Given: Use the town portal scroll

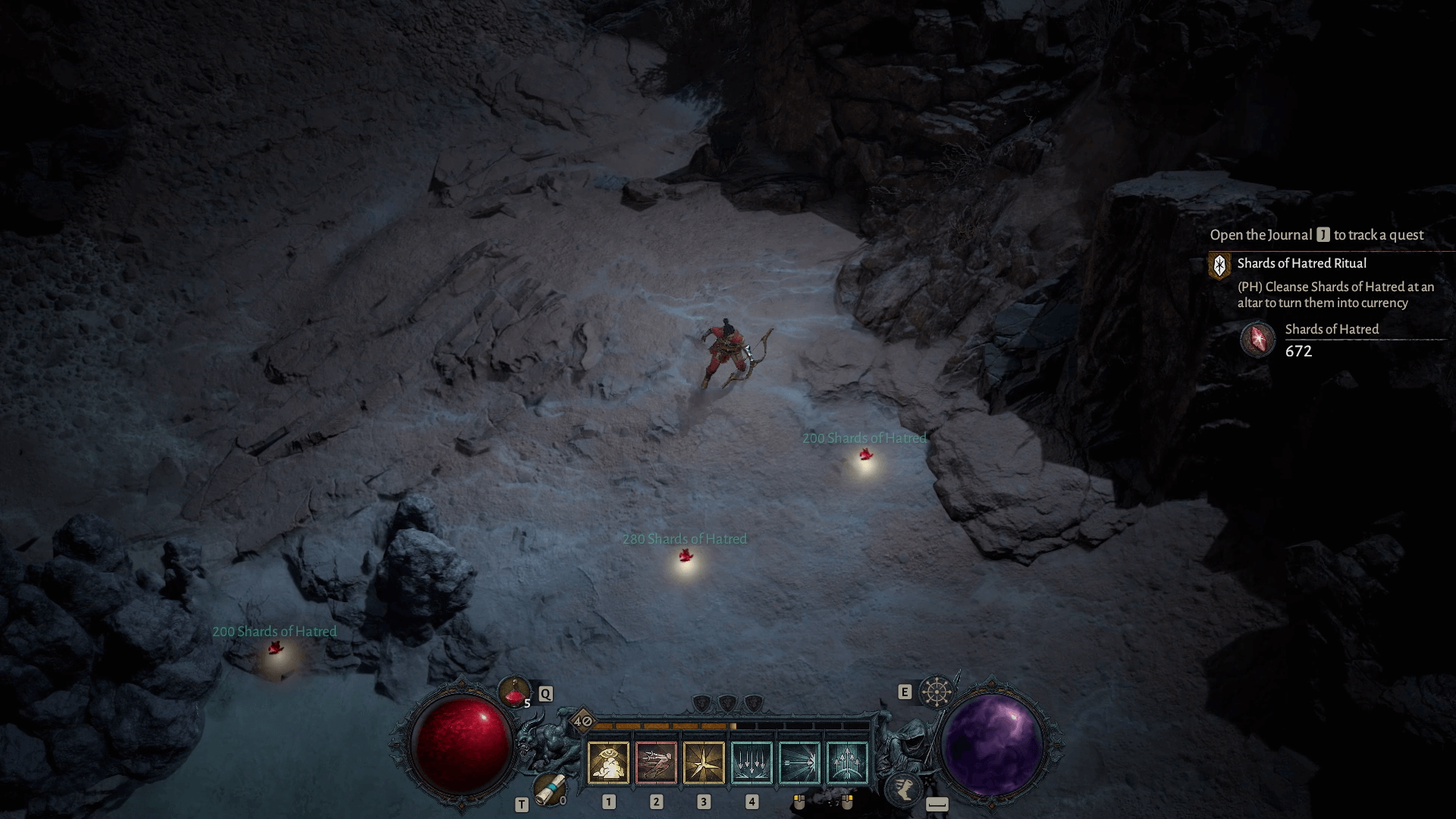Looking at the screenshot, I should pos(548,790).
